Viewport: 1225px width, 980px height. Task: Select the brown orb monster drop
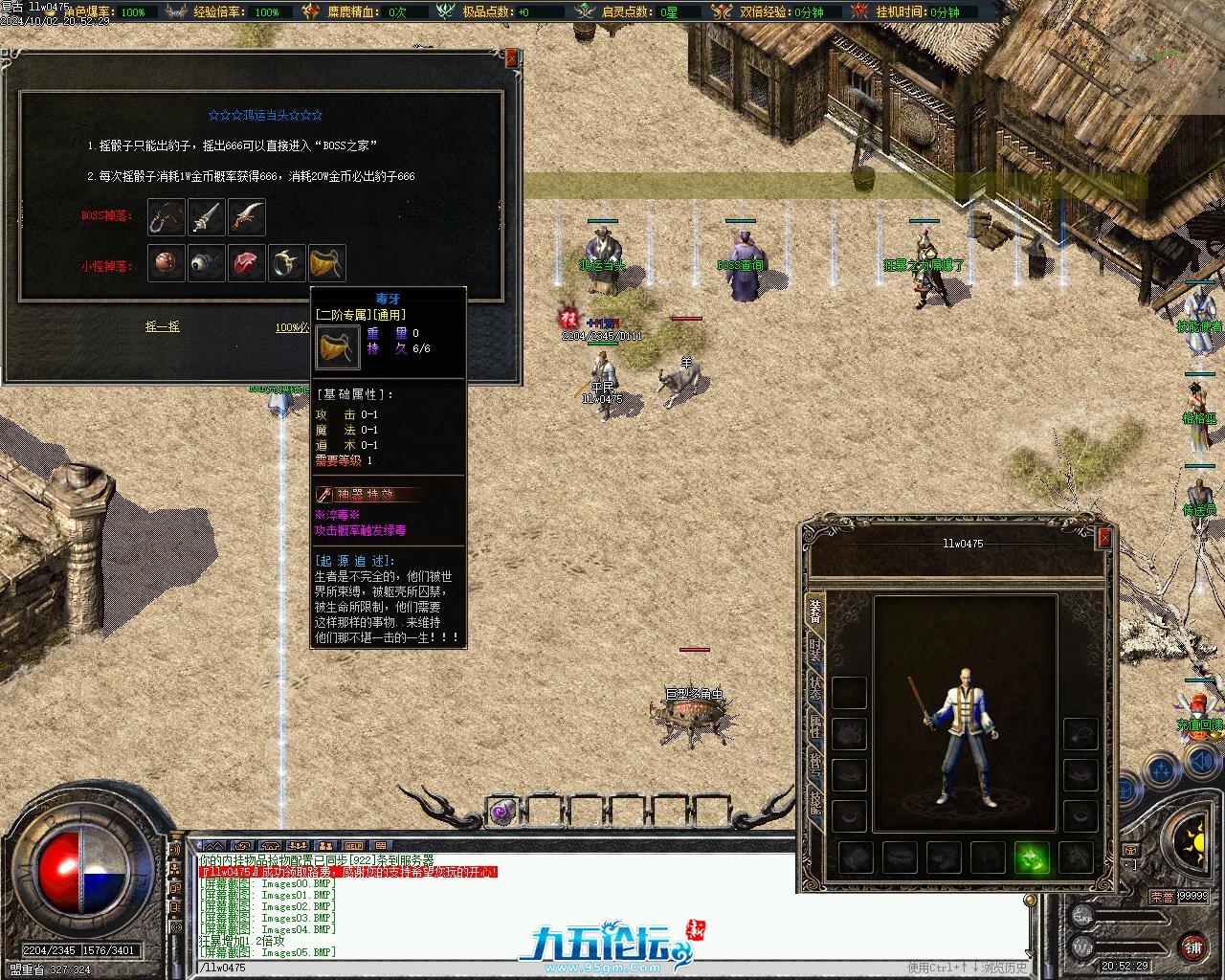pos(167,263)
